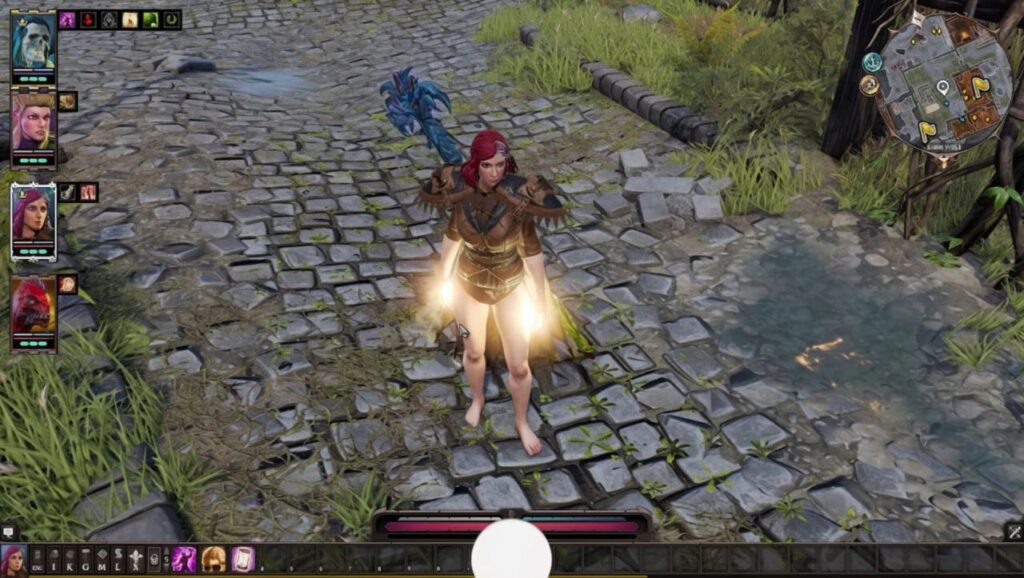1024x578 pixels.
Task: Click the green leaf status icon
Action: pos(150,19)
